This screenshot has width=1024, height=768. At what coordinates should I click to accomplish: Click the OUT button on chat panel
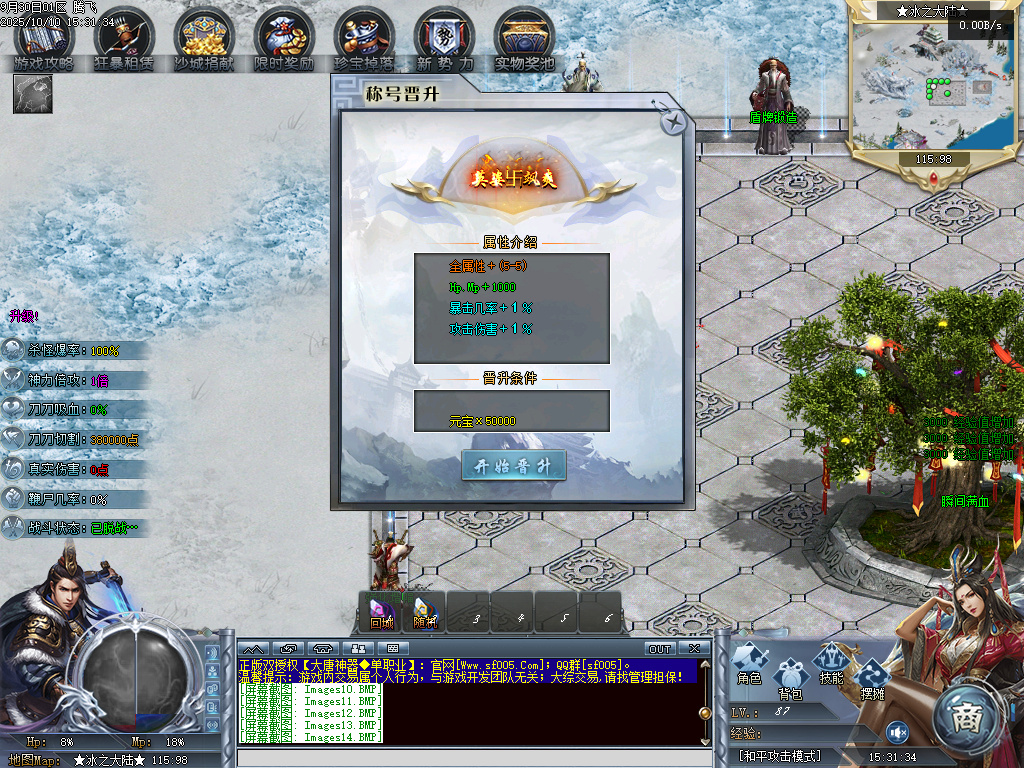[660, 649]
